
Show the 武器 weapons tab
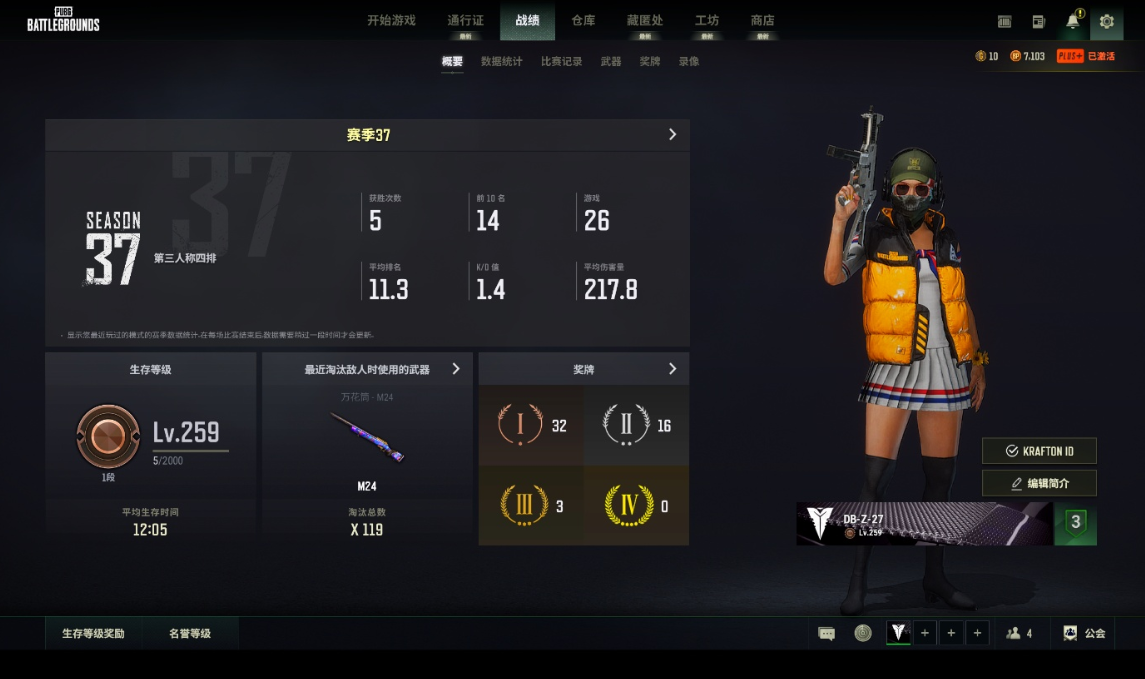pyautogui.click(x=611, y=62)
